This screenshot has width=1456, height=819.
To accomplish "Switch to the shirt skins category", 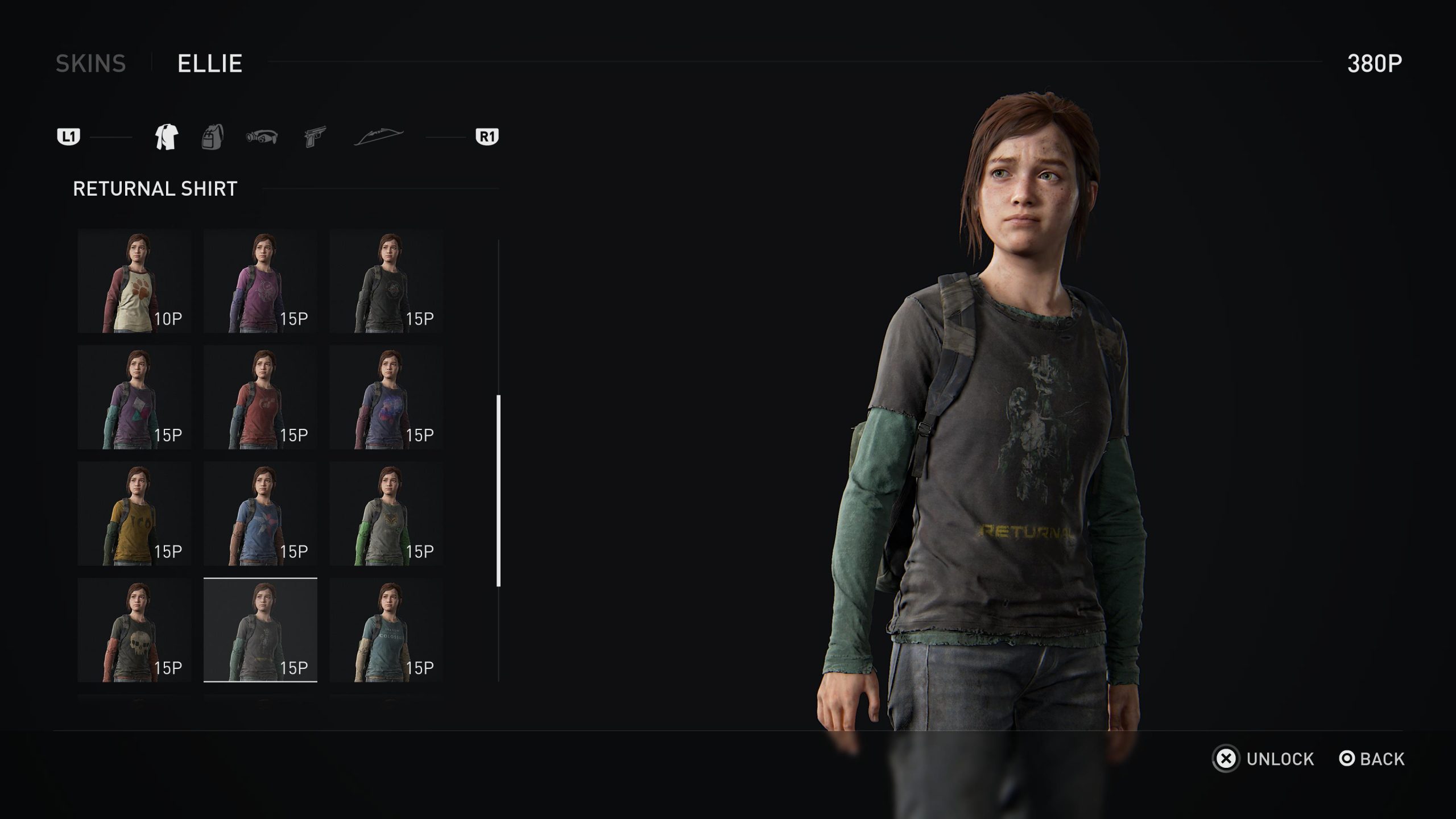I will click(x=167, y=137).
